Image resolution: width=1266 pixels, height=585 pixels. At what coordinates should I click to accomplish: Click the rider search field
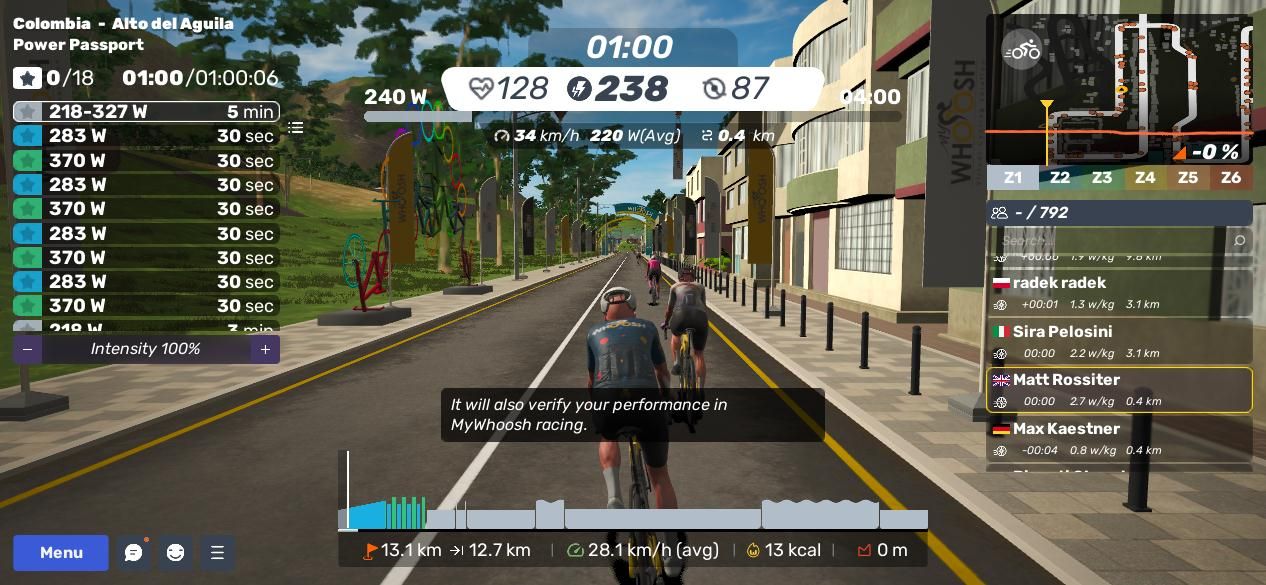click(x=1105, y=240)
